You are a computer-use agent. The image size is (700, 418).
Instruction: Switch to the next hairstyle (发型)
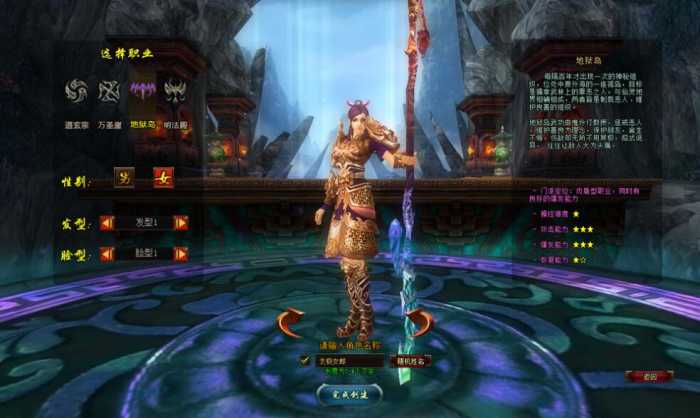click(x=180, y=222)
